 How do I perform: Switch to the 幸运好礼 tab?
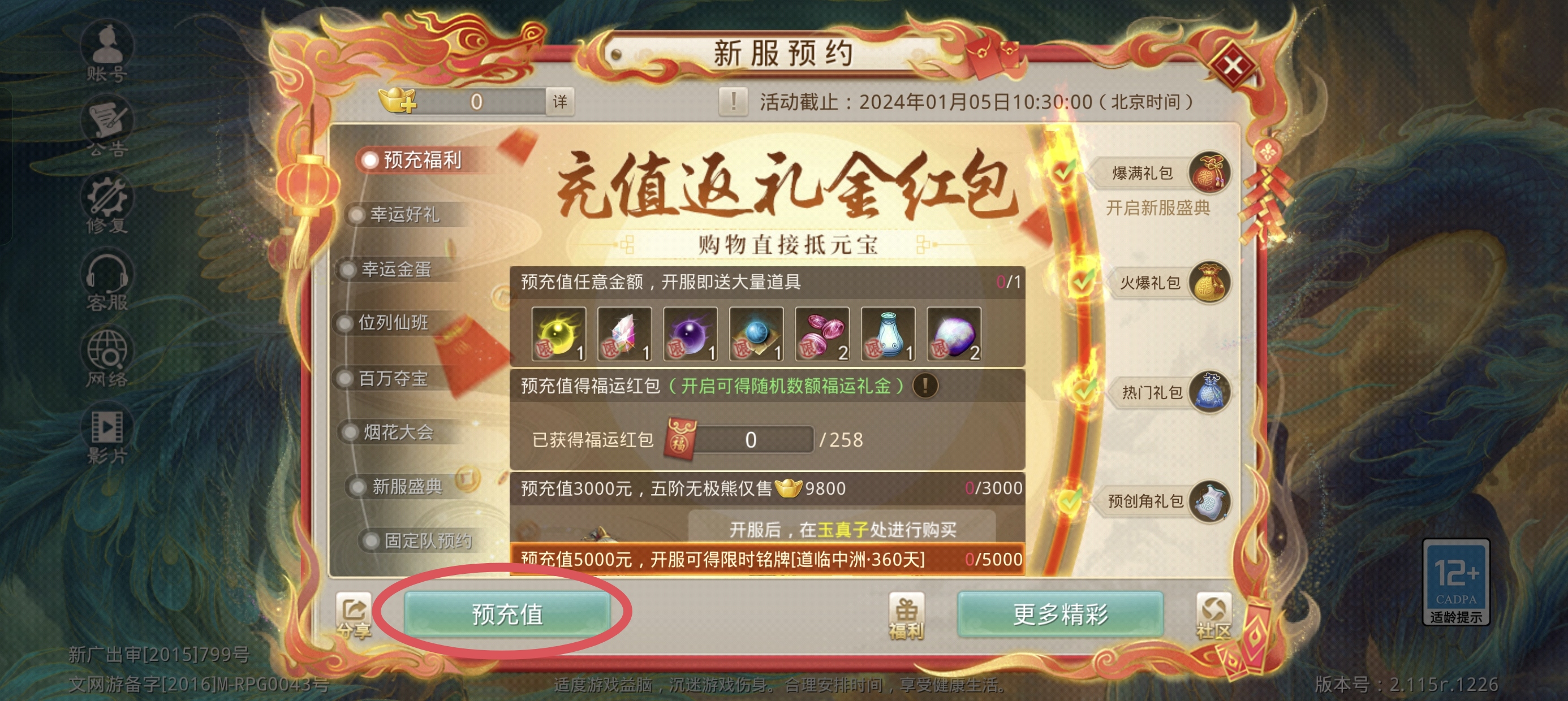[x=402, y=214]
